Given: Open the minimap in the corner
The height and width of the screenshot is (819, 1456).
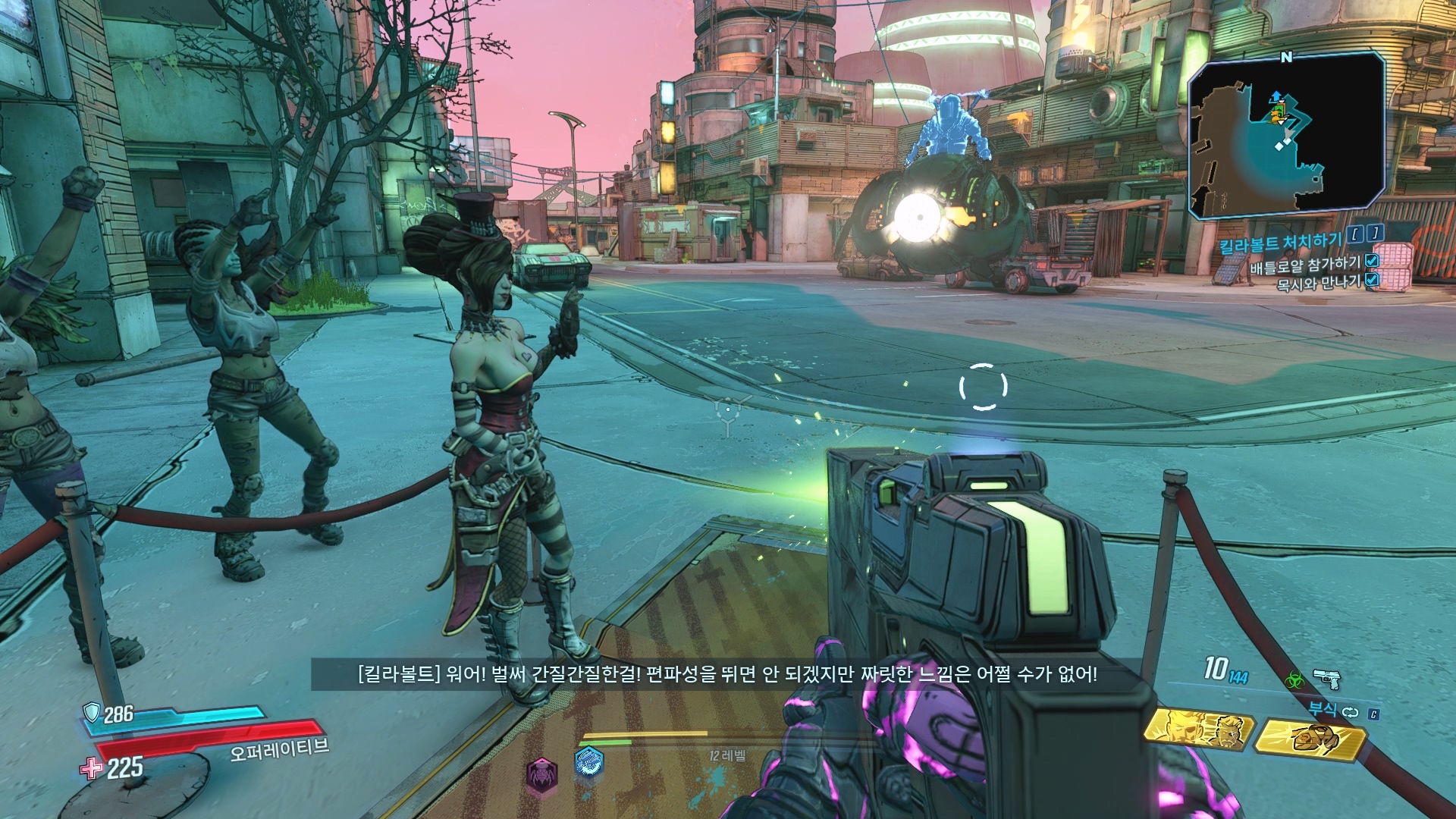Looking at the screenshot, I should pyautogui.click(x=1287, y=133).
